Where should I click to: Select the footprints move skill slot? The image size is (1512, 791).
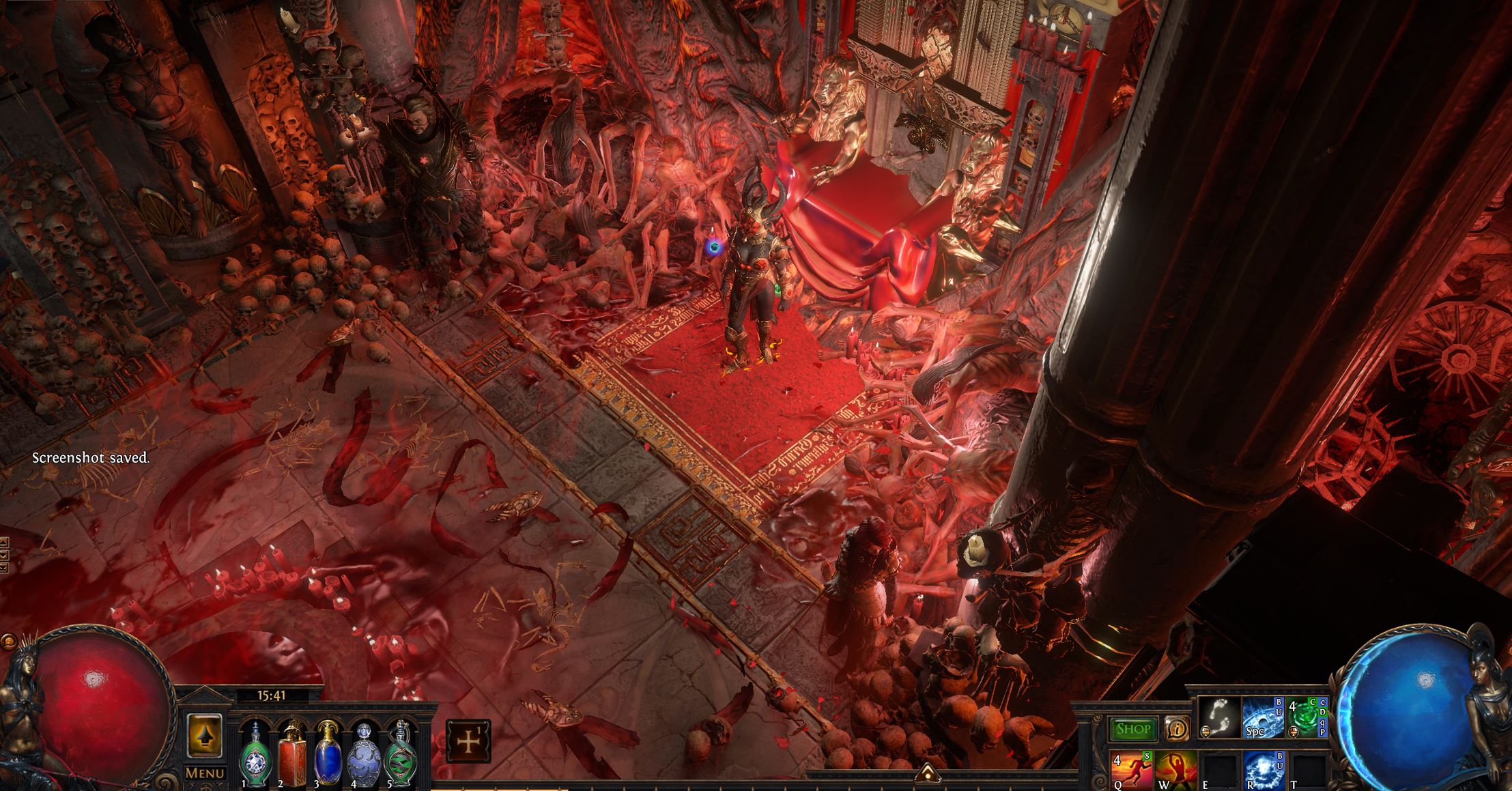(x=1219, y=717)
